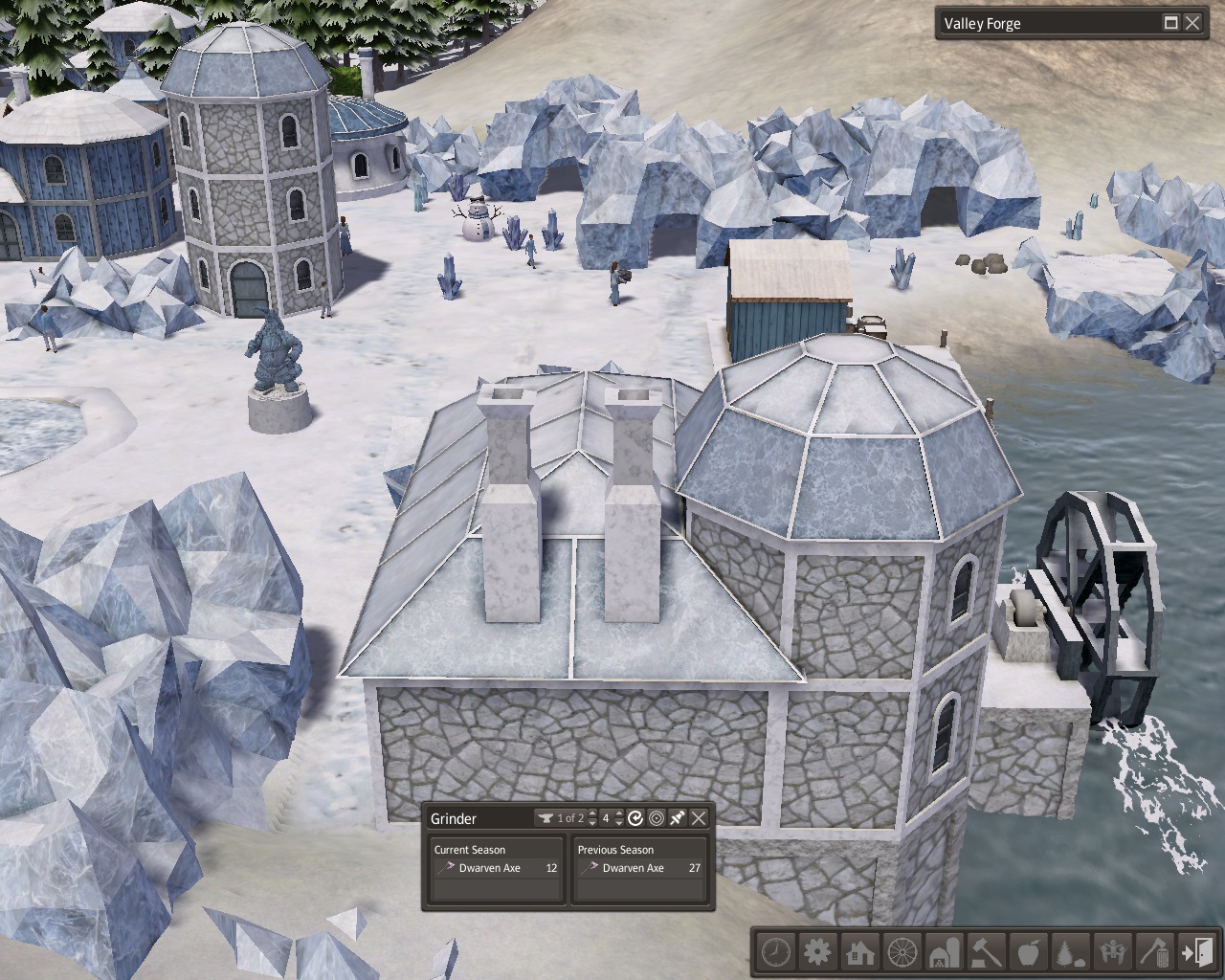The height and width of the screenshot is (980, 1225).
Task: Expand the Valley Forge window
Action: coord(1170,23)
